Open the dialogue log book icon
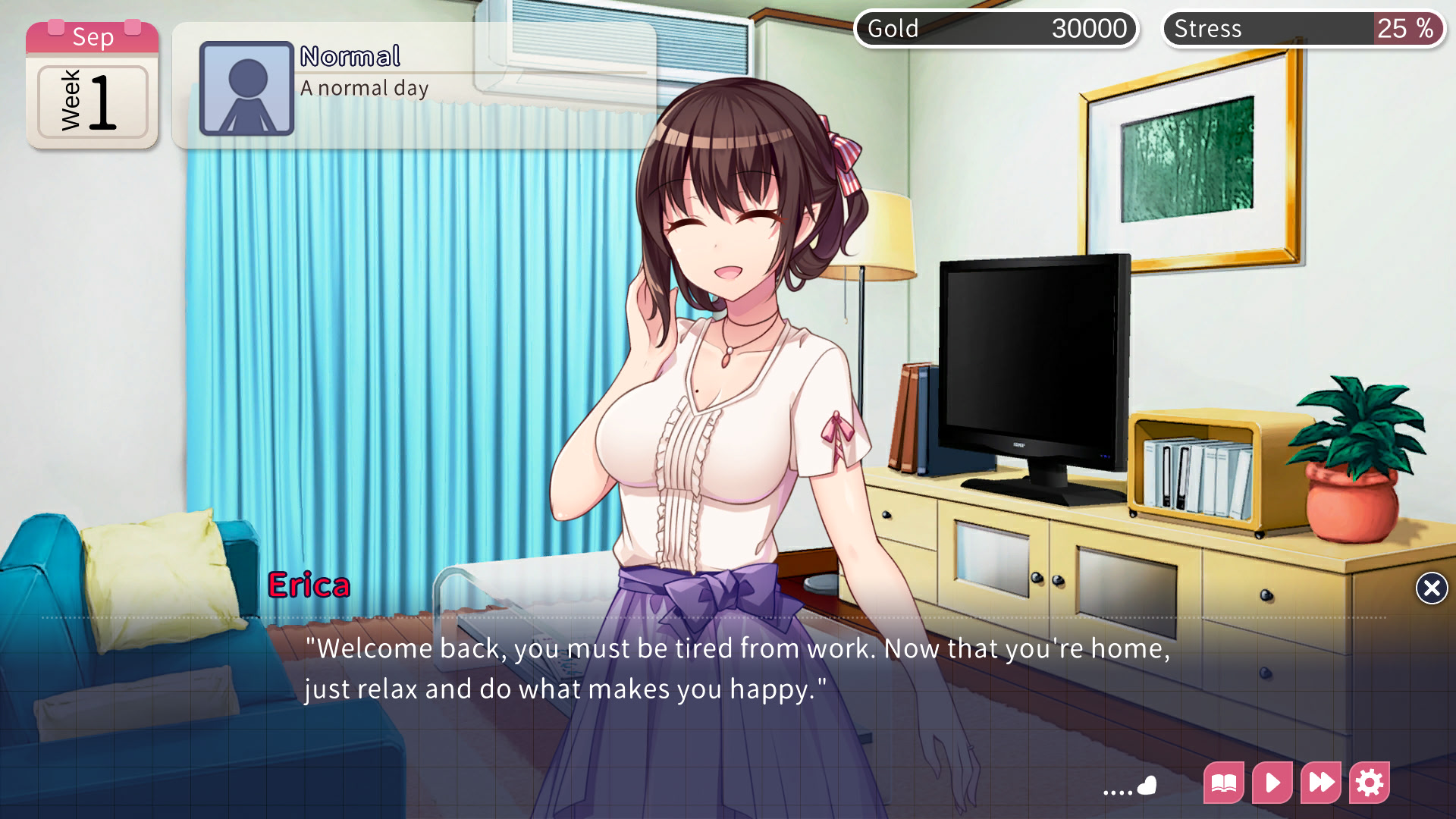The image size is (1456, 819). [x=1224, y=783]
